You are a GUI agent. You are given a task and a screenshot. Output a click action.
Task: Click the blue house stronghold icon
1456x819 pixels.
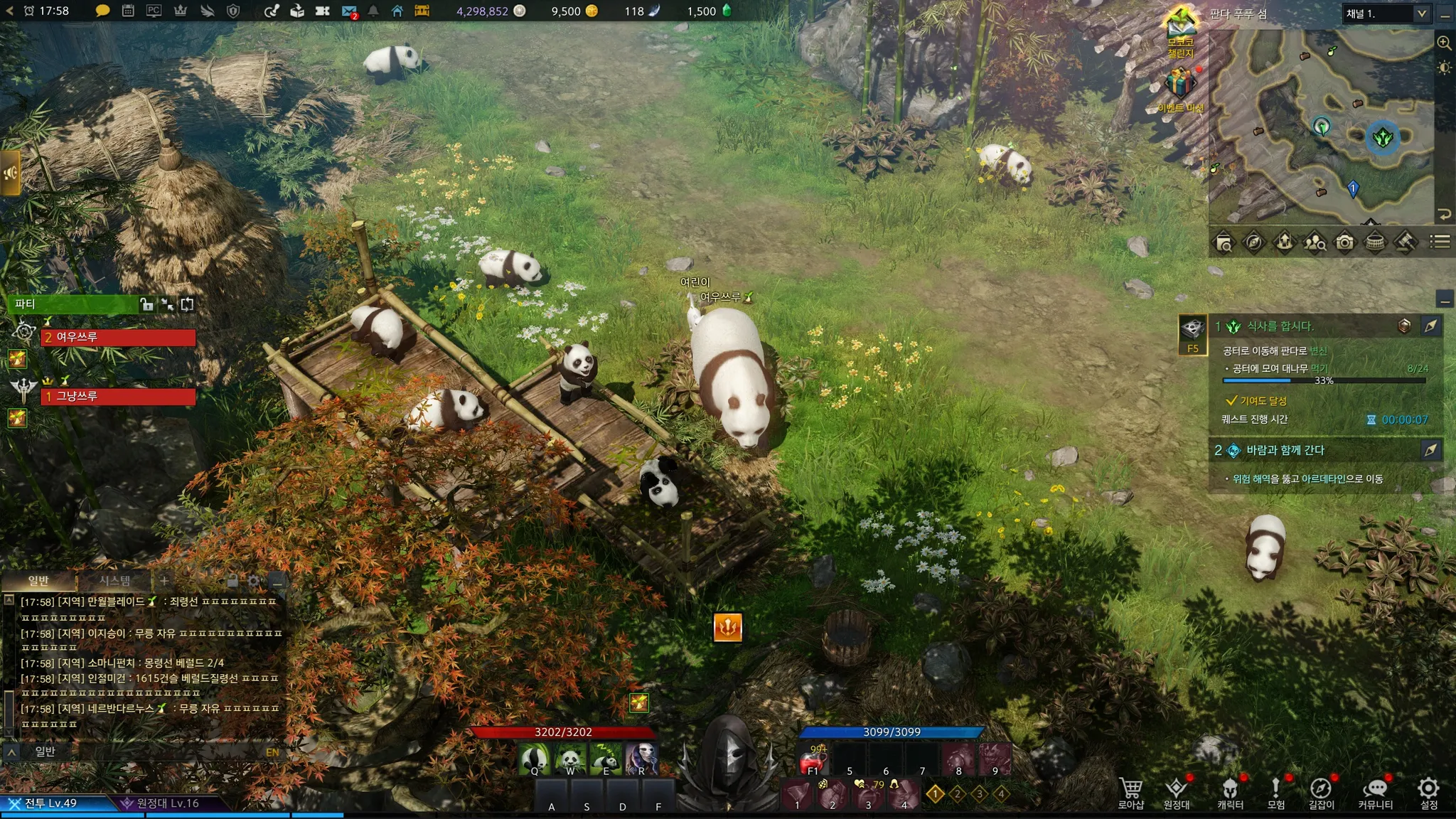(x=397, y=11)
